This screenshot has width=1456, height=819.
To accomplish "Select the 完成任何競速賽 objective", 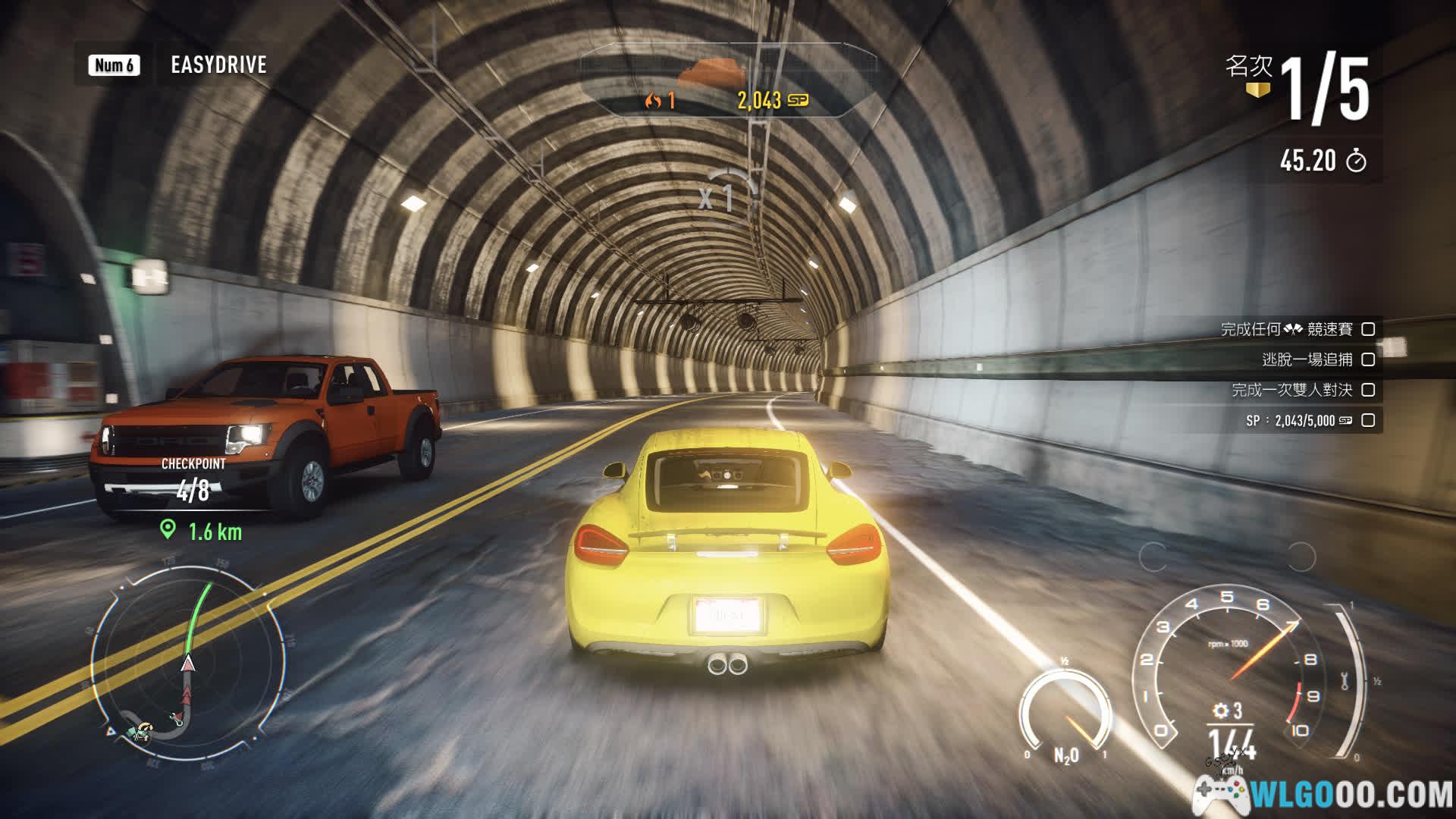I will click(x=1297, y=329).
